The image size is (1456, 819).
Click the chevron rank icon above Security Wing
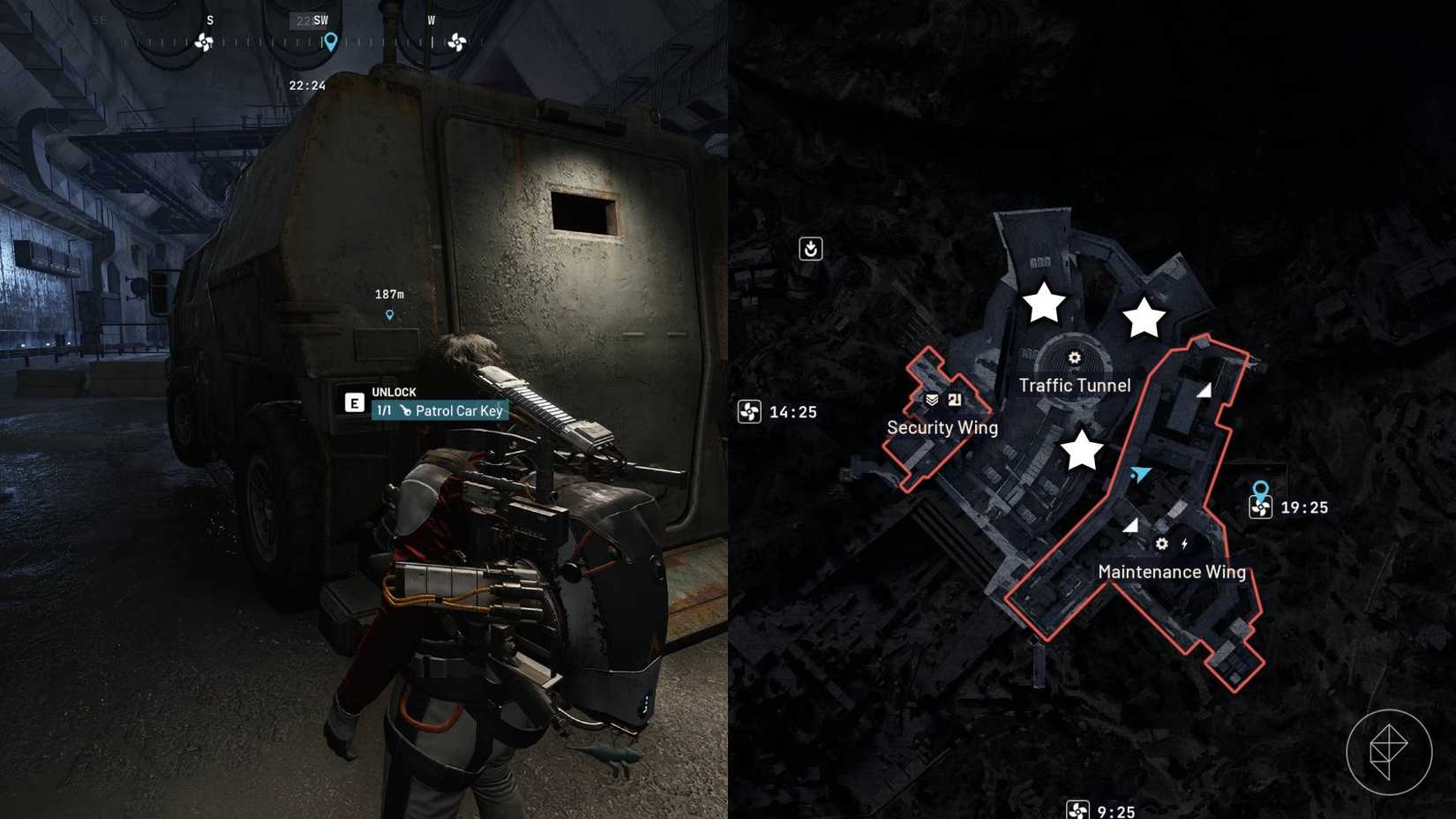[x=933, y=397]
